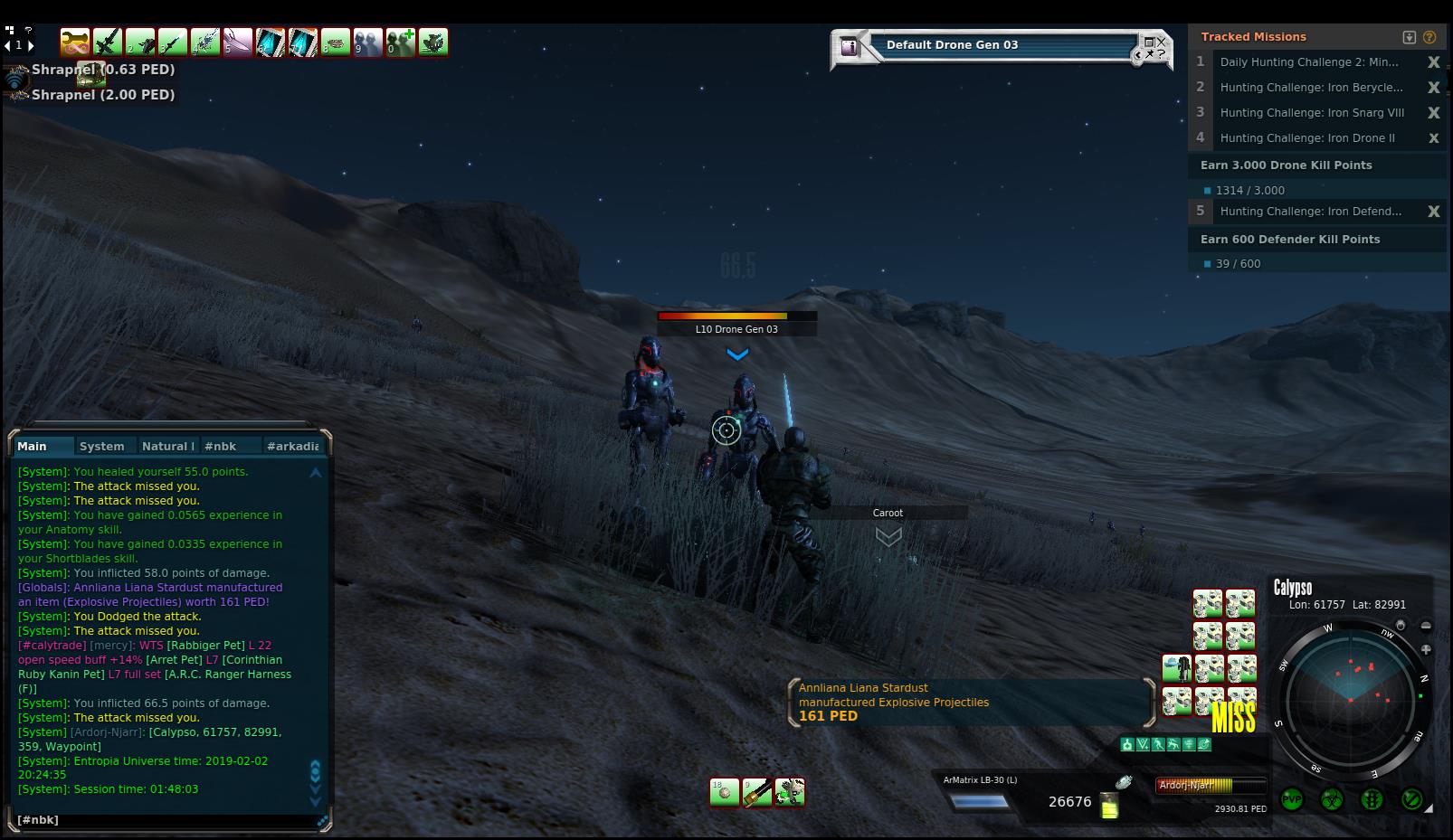Untrack Daily Hunting Challenge 2 mission
This screenshot has height=840, width=1453.
(1433, 62)
